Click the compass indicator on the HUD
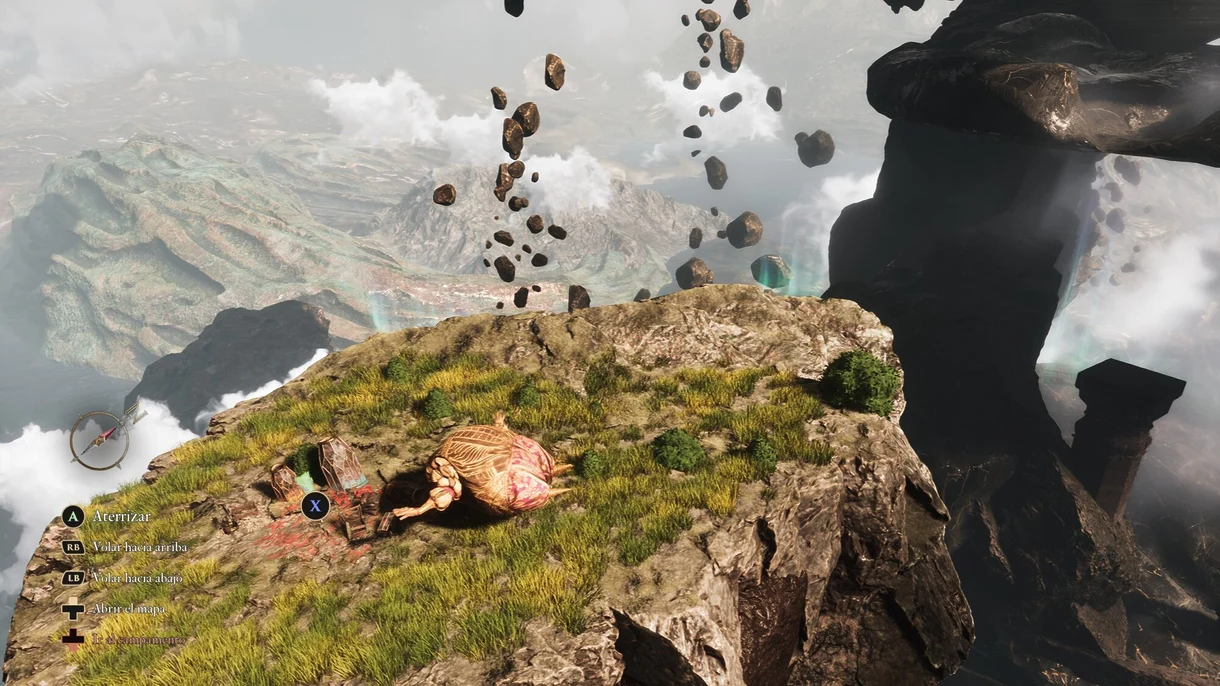1220x686 pixels. click(100, 440)
